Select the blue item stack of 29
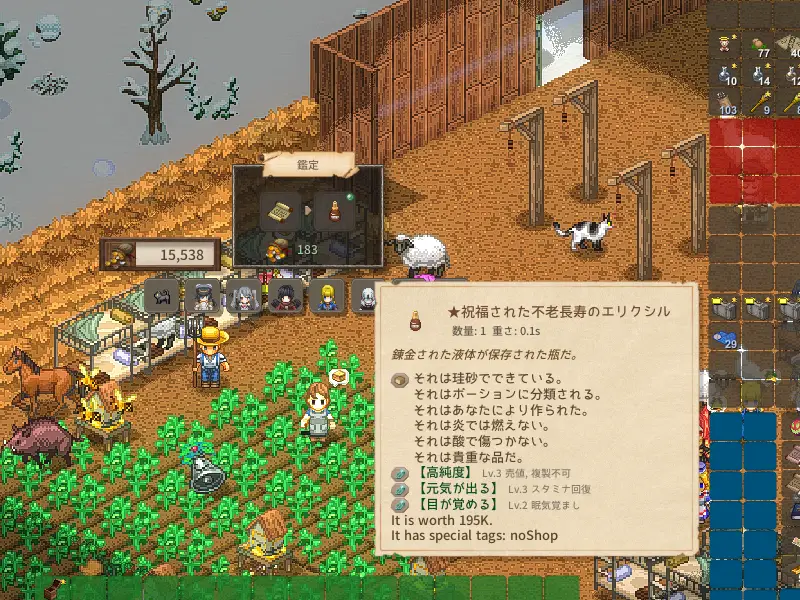The image size is (800, 600). click(725, 340)
